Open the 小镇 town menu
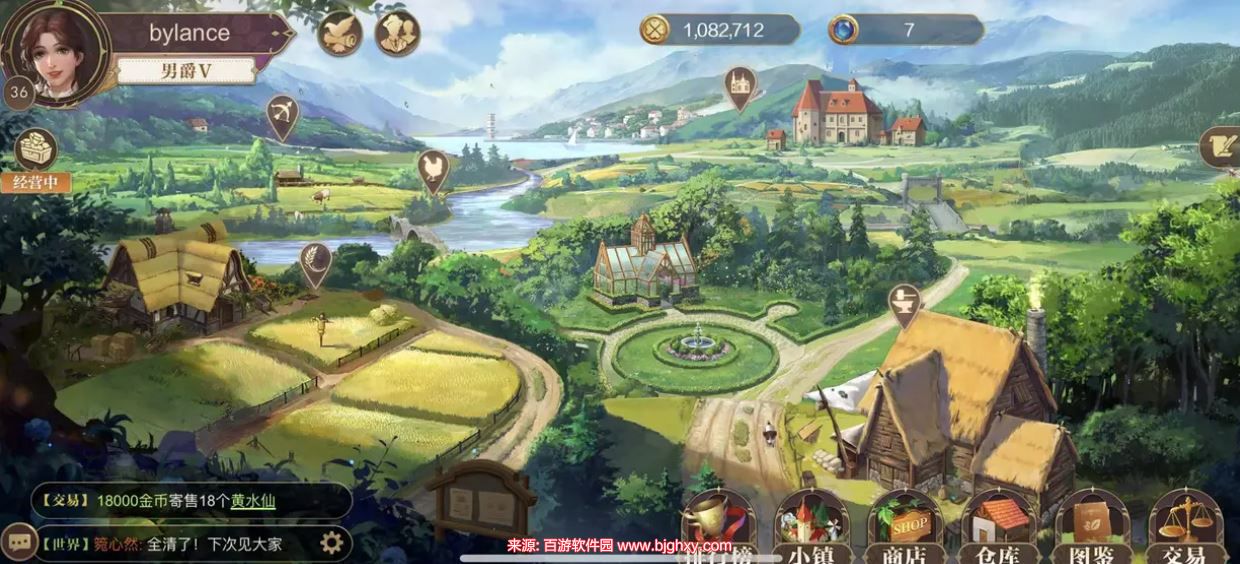 (811, 527)
